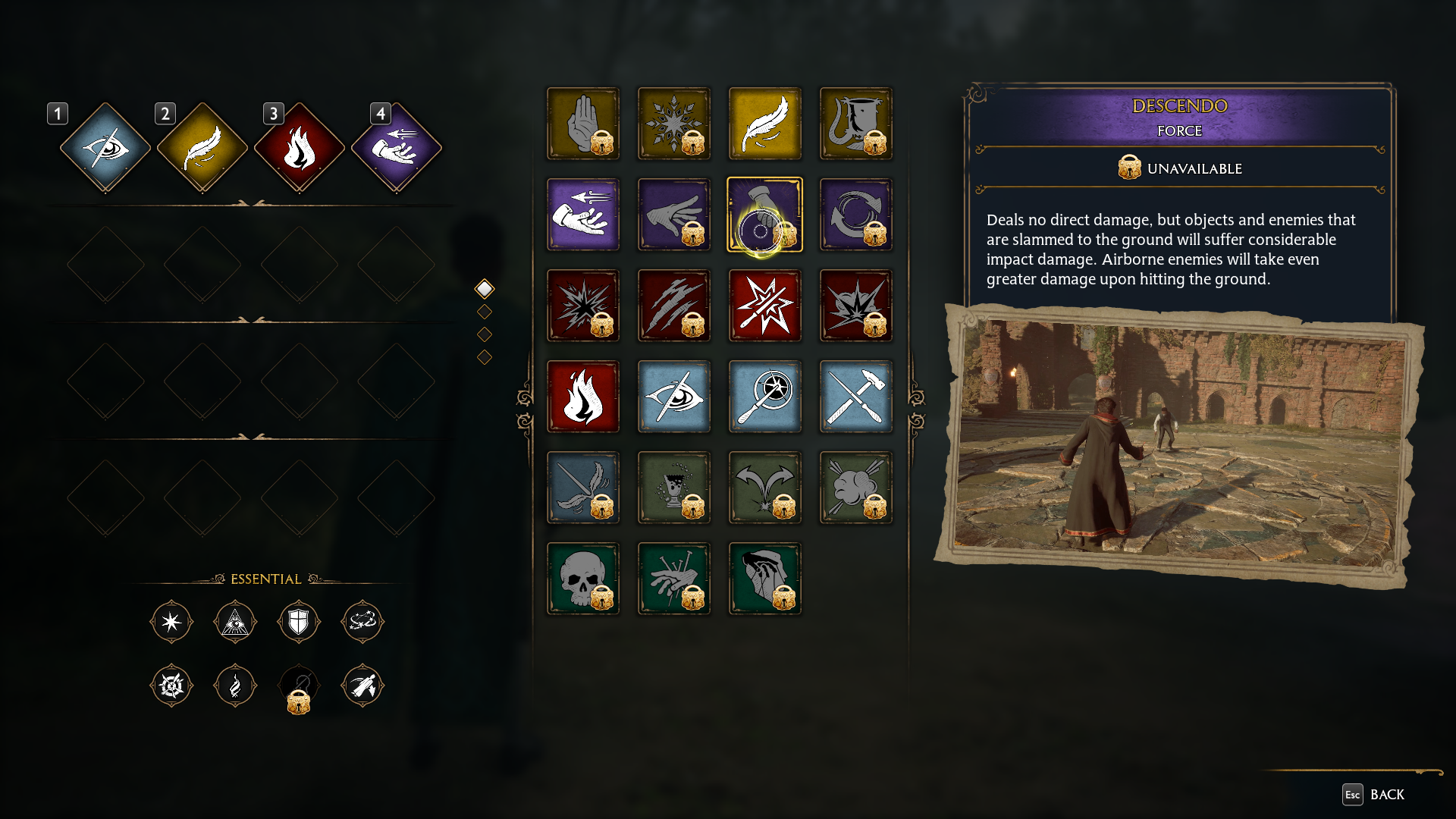Select the glowing Descendo spell icon
1456x819 pixels.
[x=764, y=215]
